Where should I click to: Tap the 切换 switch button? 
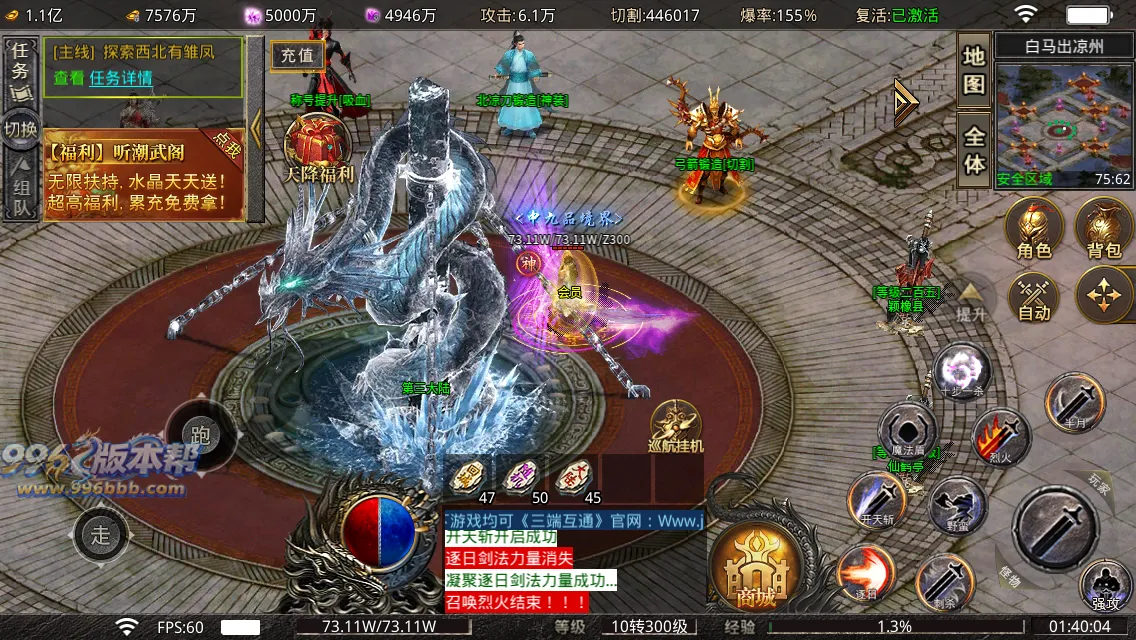pos(21,130)
